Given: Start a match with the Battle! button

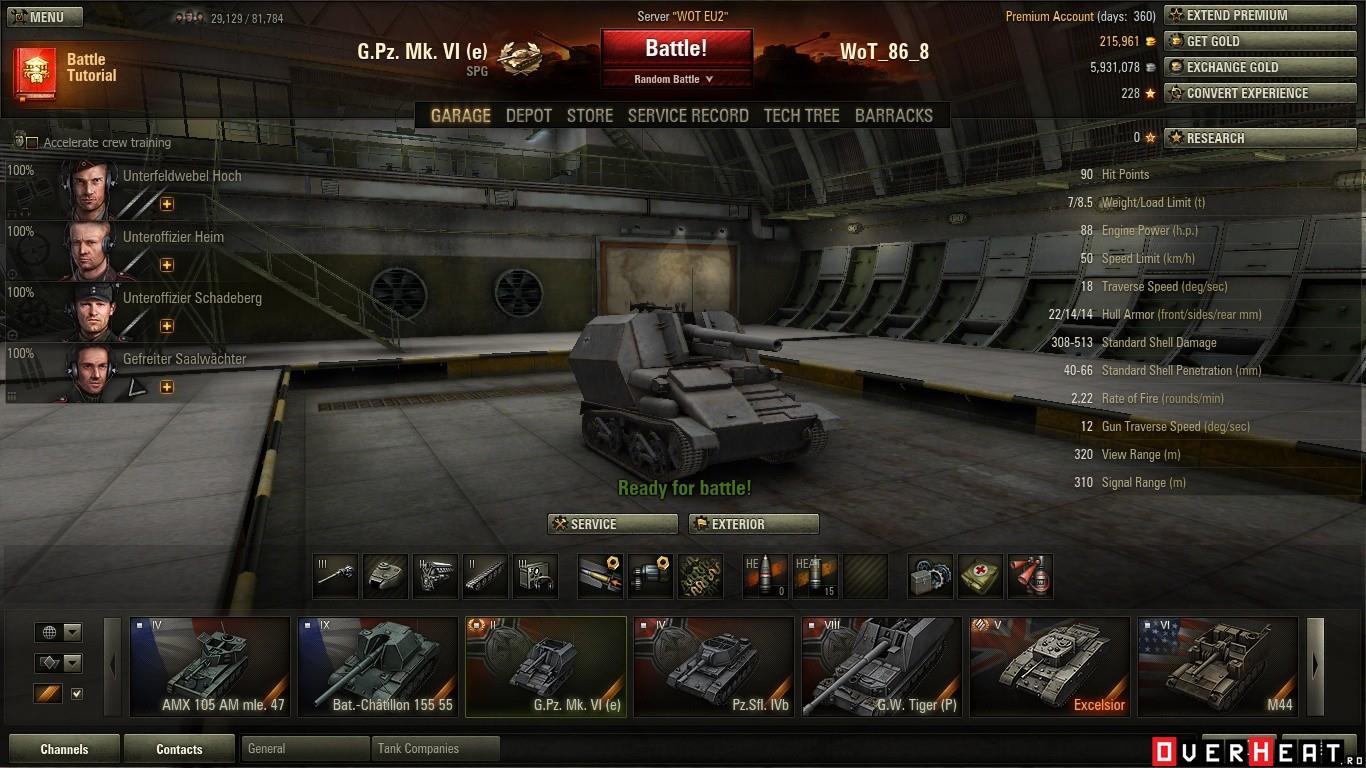Looking at the screenshot, I should pos(676,48).
